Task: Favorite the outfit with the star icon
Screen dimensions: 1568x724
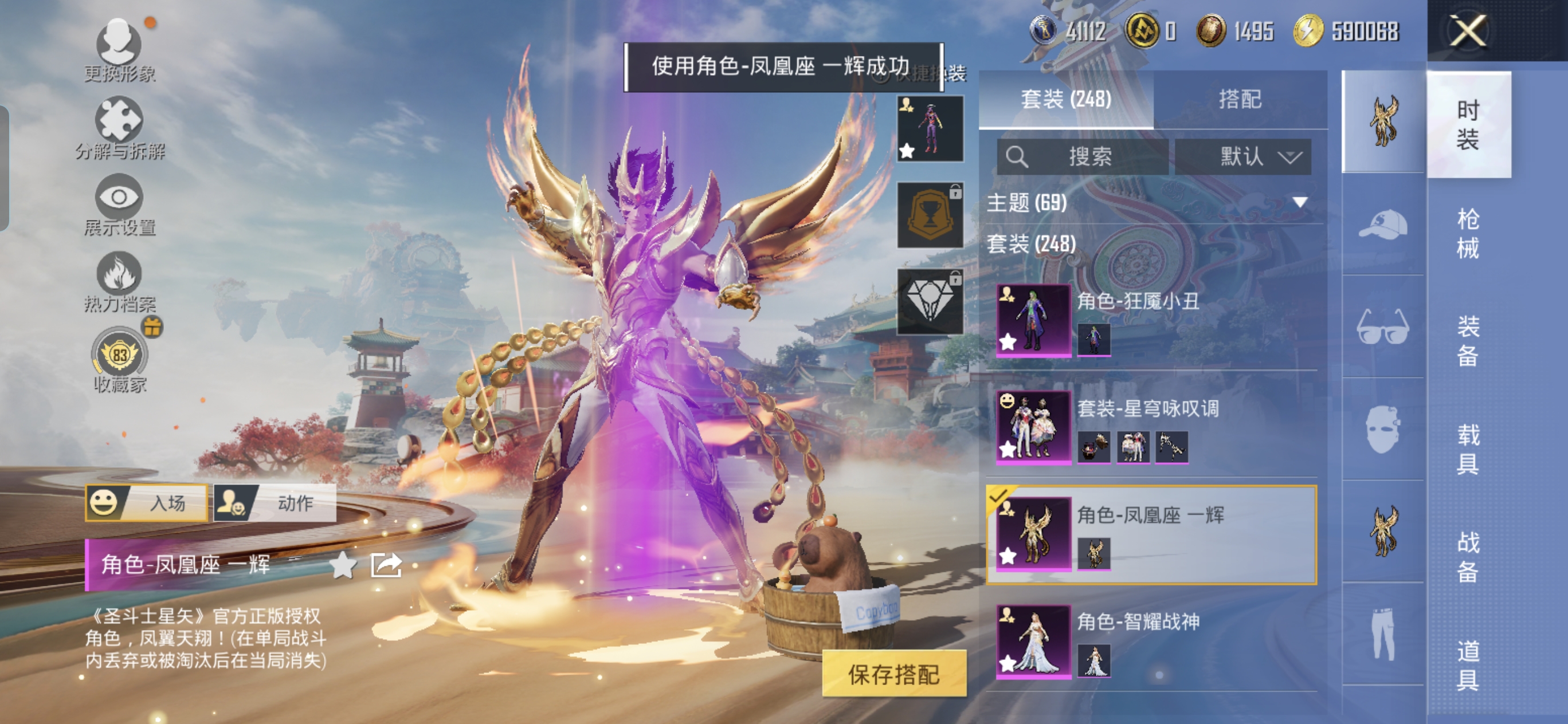Action: click(343, 565)
